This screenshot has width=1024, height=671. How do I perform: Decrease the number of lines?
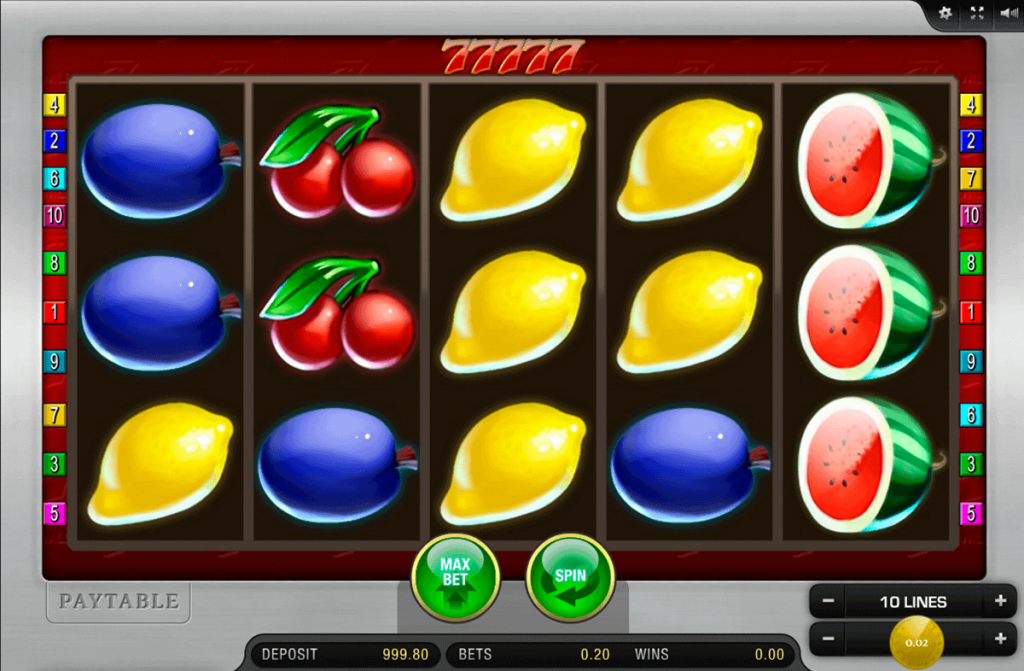828,602
